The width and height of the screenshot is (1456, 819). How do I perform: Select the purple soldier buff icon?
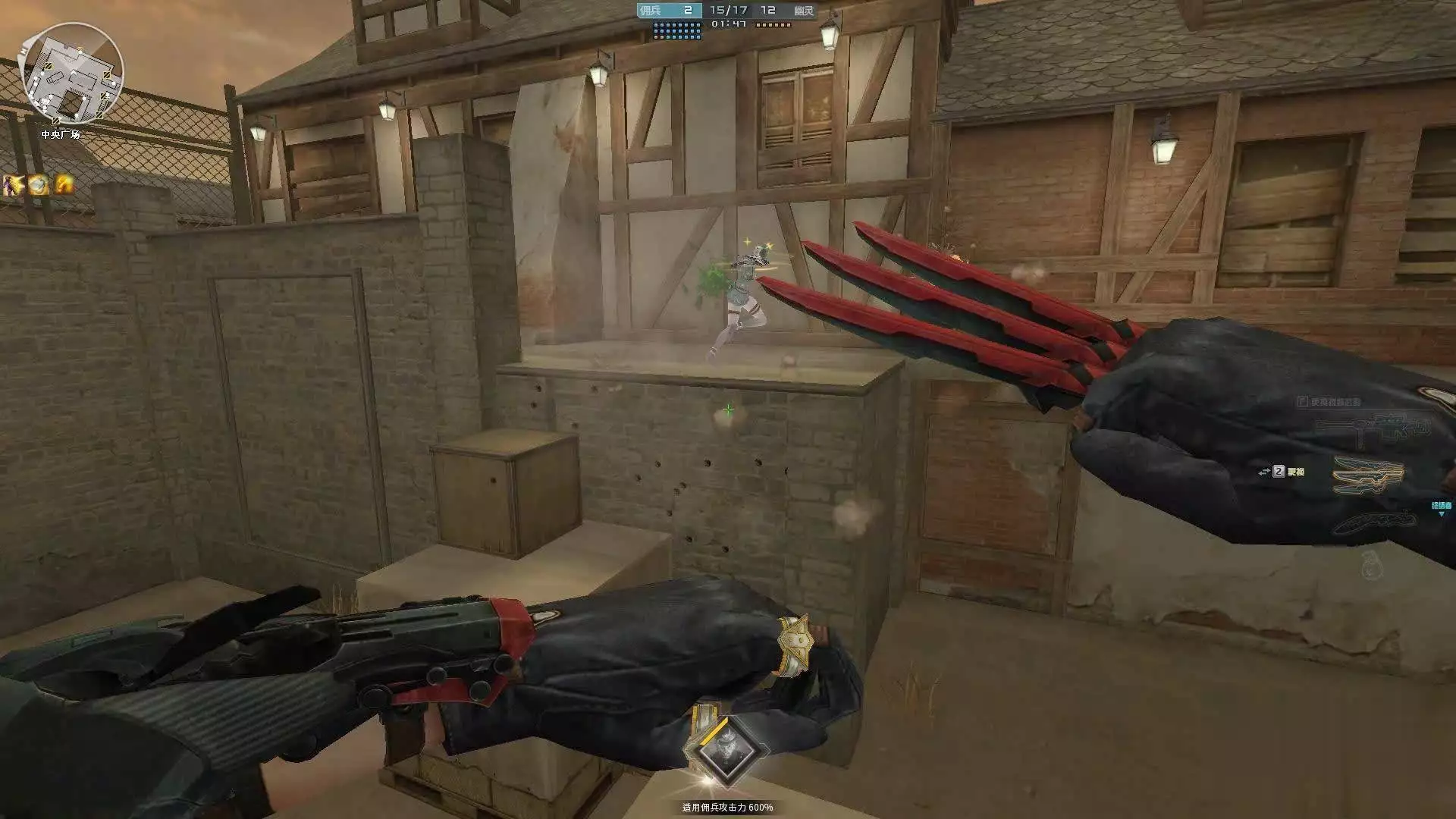click(x=14, y=184)
